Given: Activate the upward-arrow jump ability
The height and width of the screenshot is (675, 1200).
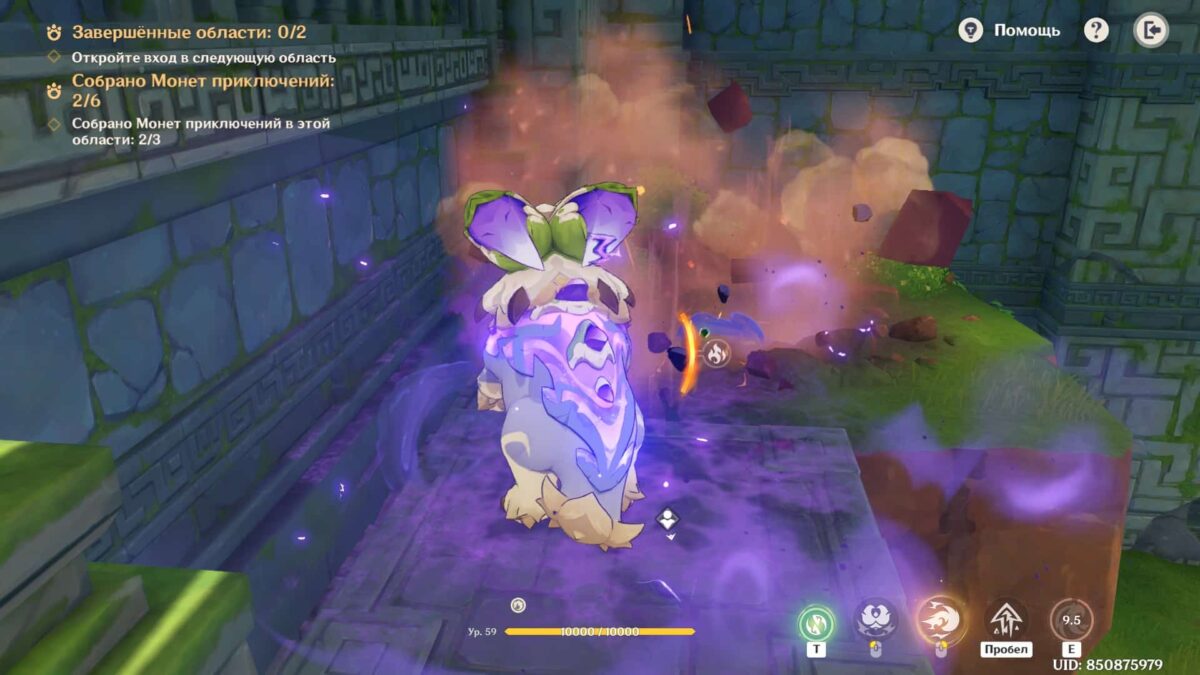Looking at the screenshot, I should pyautogui.click(x=1006, y=620).
